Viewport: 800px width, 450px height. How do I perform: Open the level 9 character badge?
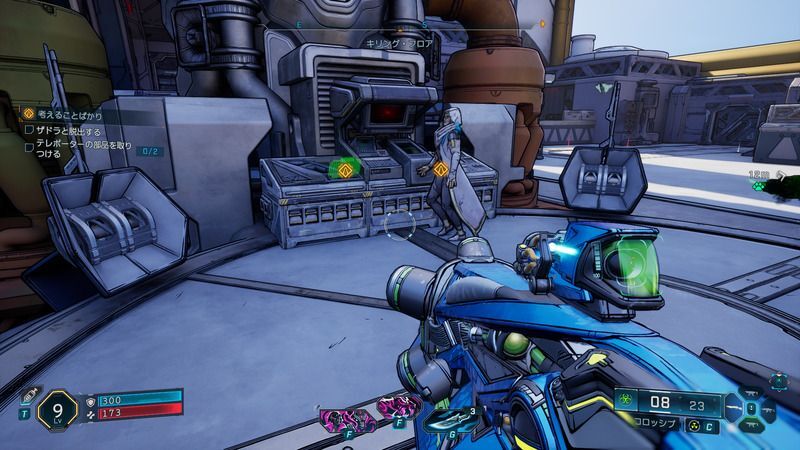tap(57, 409)
